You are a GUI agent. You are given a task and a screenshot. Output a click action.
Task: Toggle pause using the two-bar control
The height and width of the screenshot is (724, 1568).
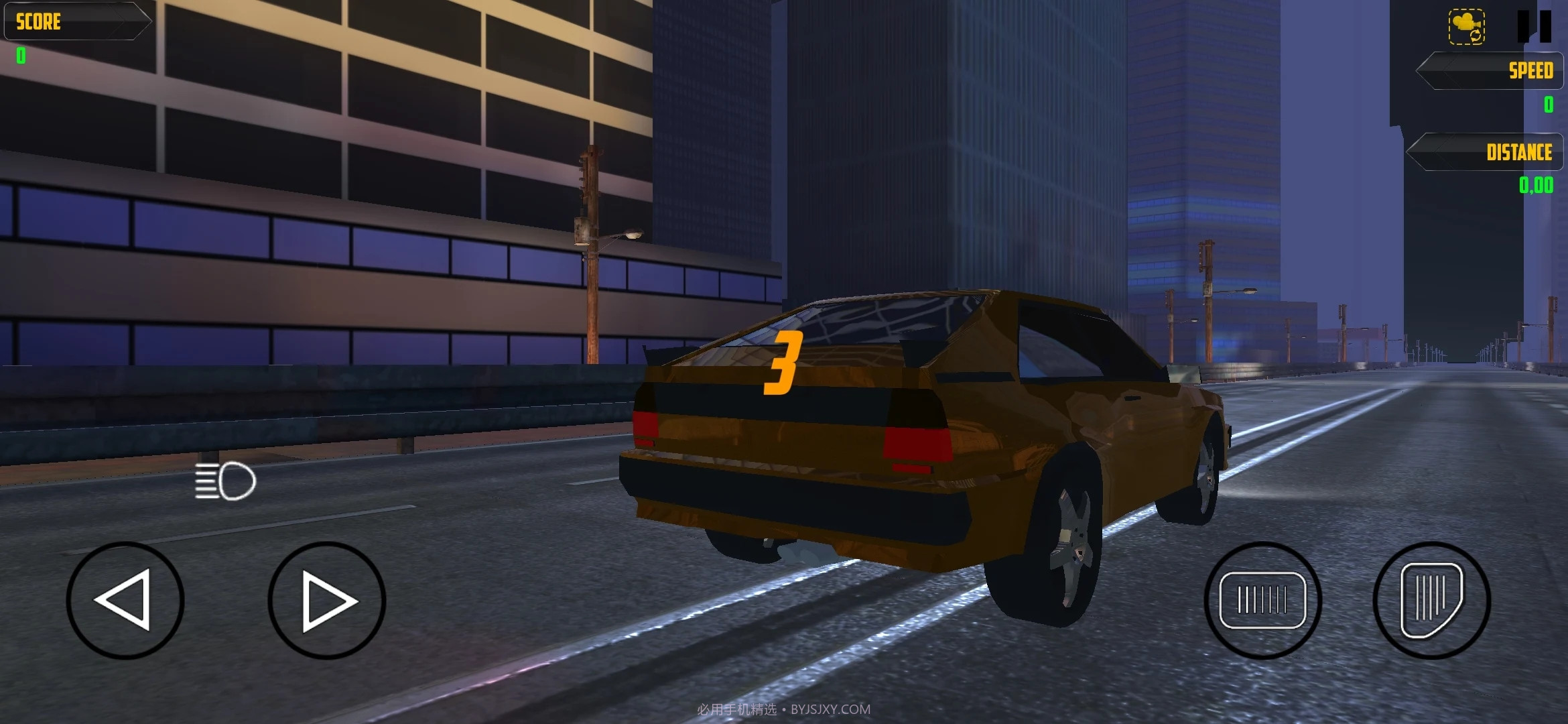1536,27
